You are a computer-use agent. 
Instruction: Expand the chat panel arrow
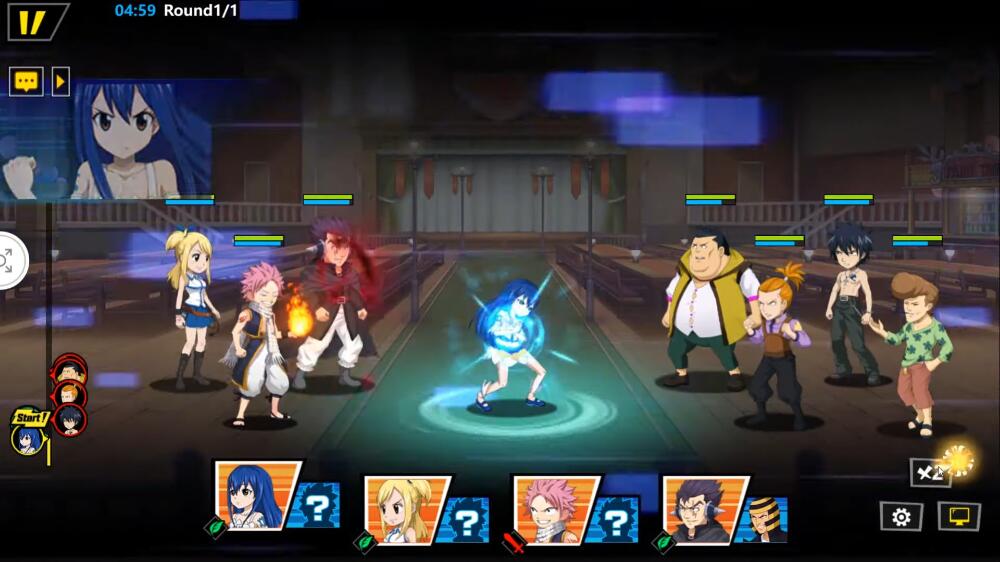coord(60,81)
